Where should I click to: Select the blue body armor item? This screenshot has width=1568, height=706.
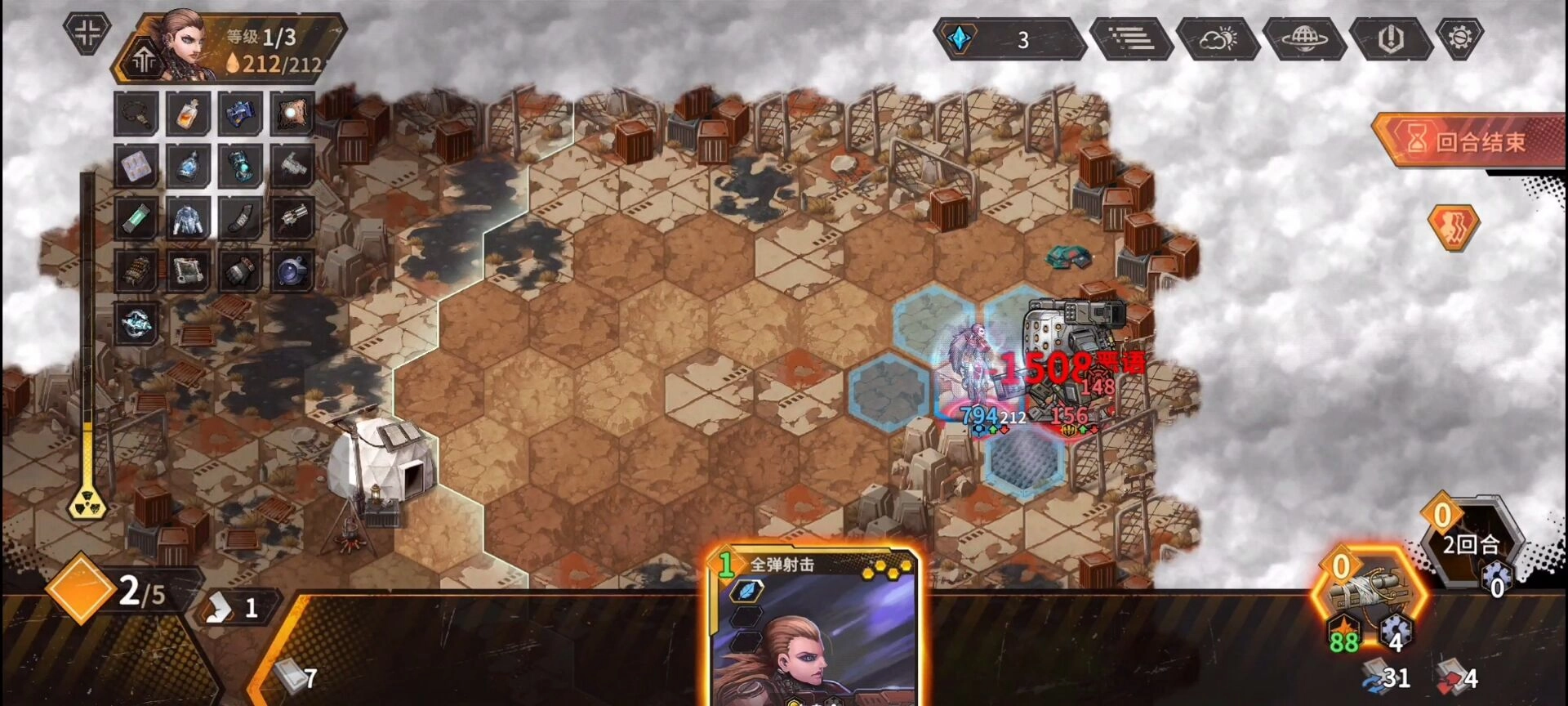point(188,219)
